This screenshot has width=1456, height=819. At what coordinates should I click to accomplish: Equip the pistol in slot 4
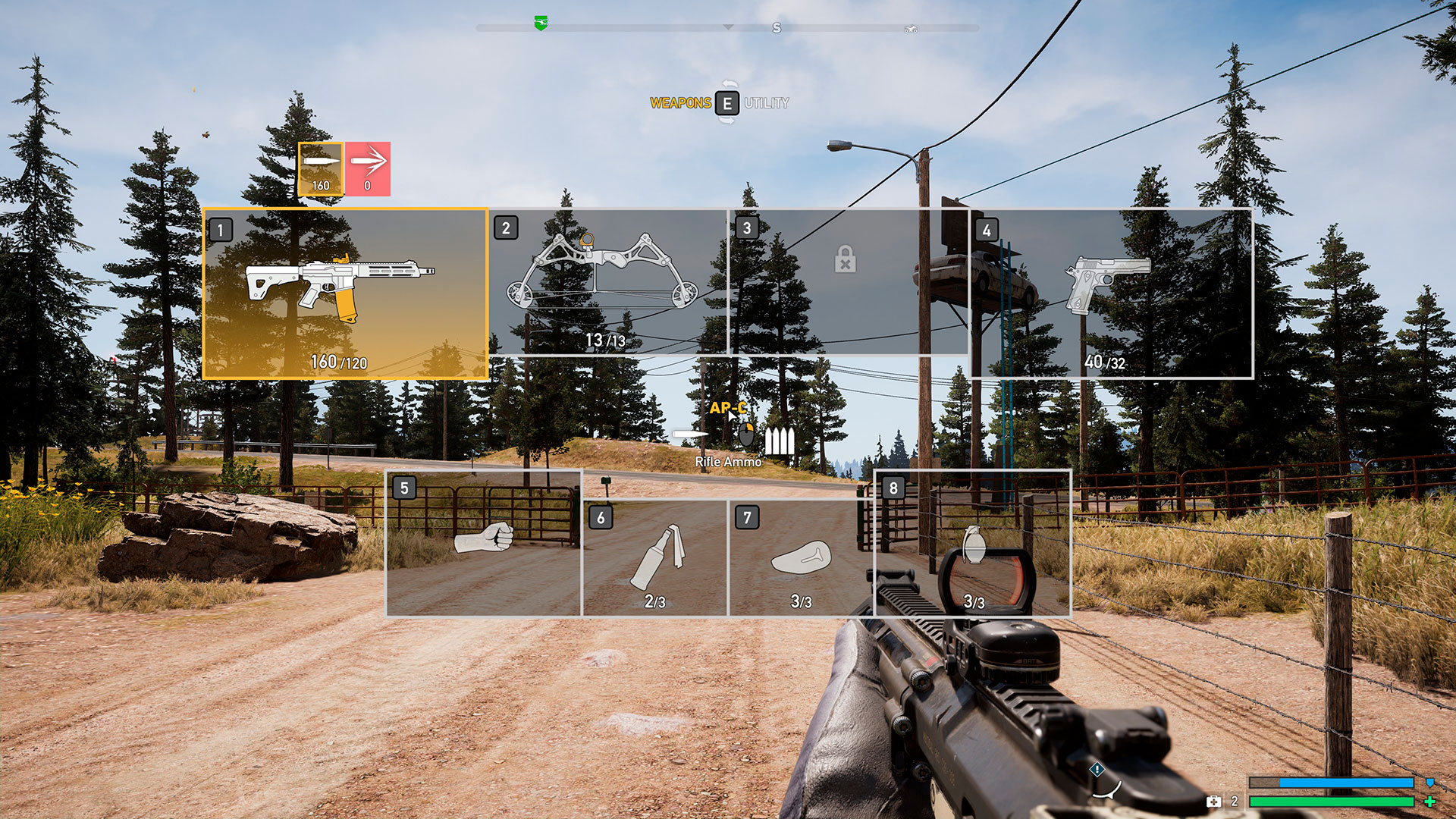(x=1111, y=293)
